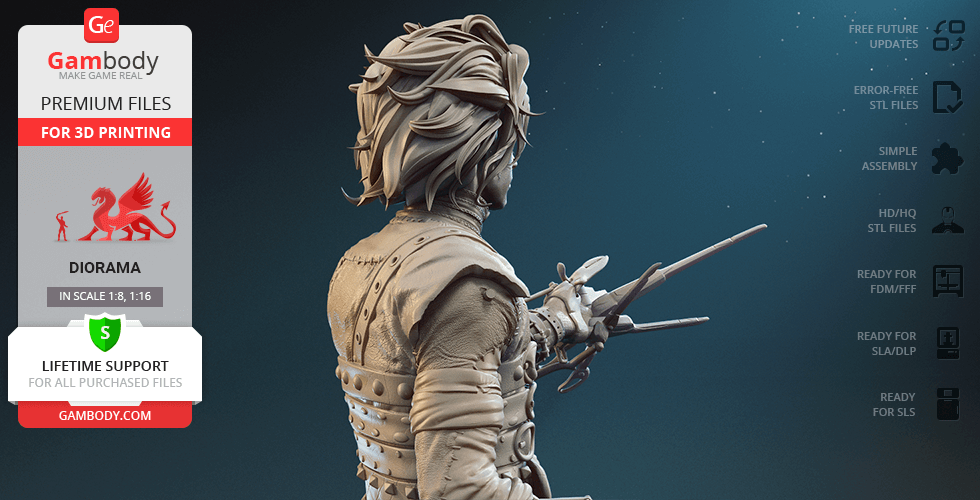Open the GAMBODY.COM link
The width and height of the screenshot is (980, 500).
pyautogui.click(x=105, y=415)
